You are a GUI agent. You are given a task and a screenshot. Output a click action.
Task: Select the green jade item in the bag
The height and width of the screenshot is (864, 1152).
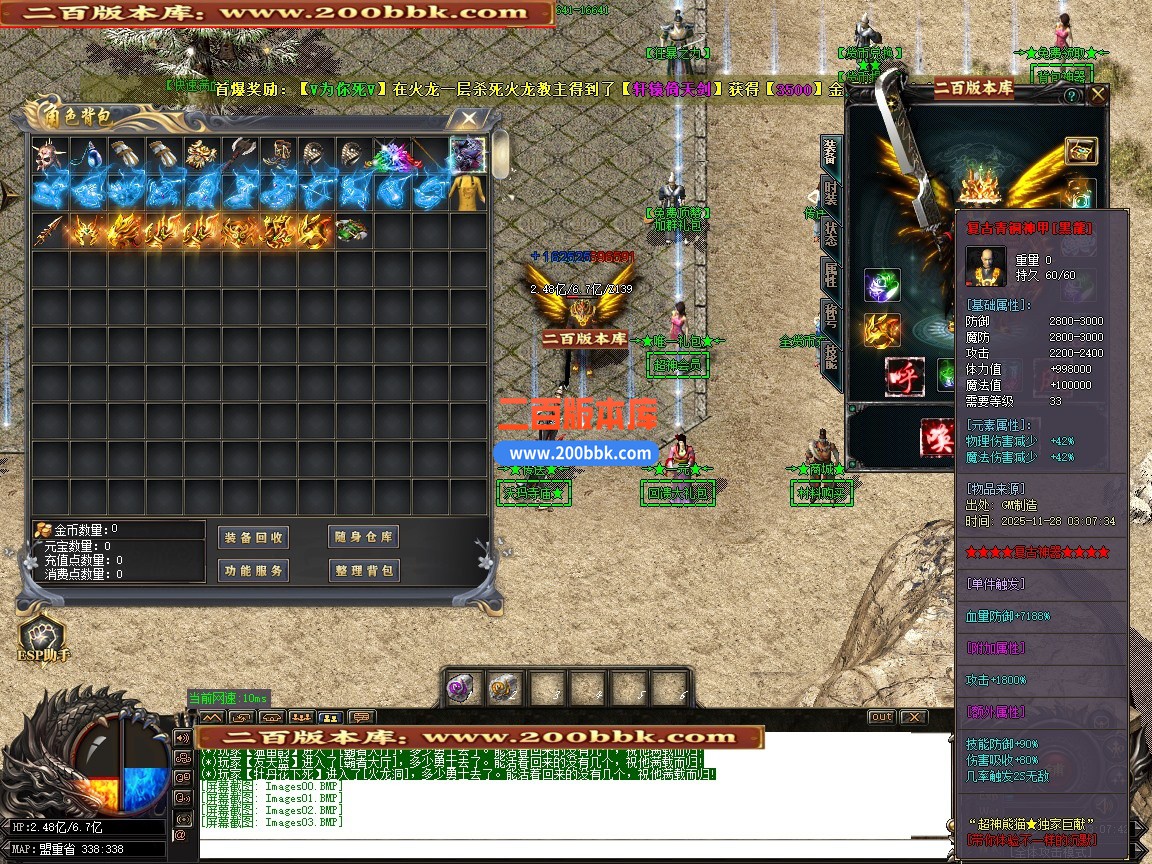point(351,232)
